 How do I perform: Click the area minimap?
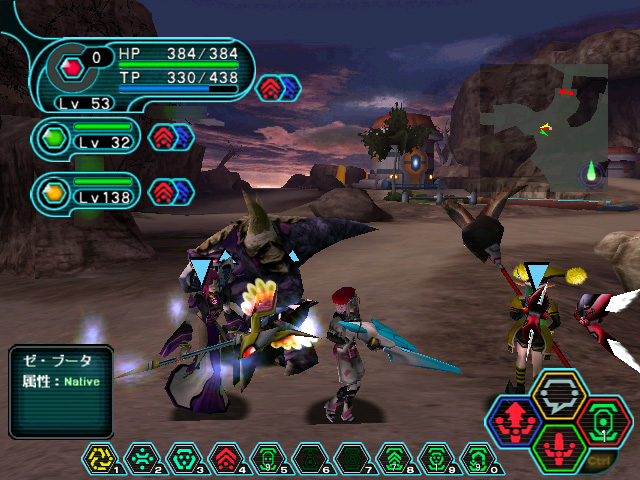coord(543,125)
